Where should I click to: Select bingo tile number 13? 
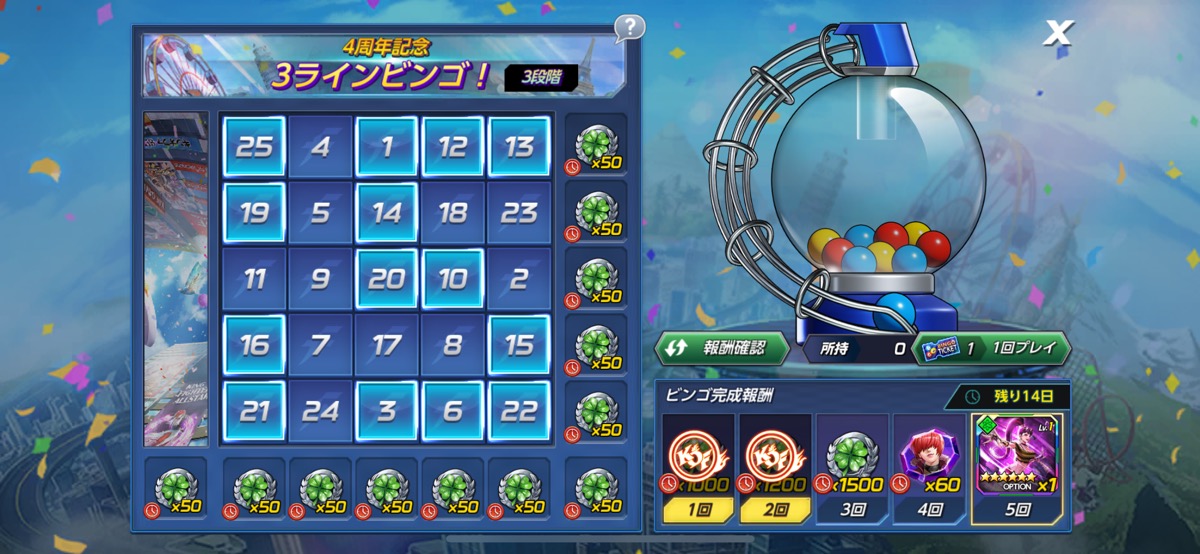click(x=518, y=147)
